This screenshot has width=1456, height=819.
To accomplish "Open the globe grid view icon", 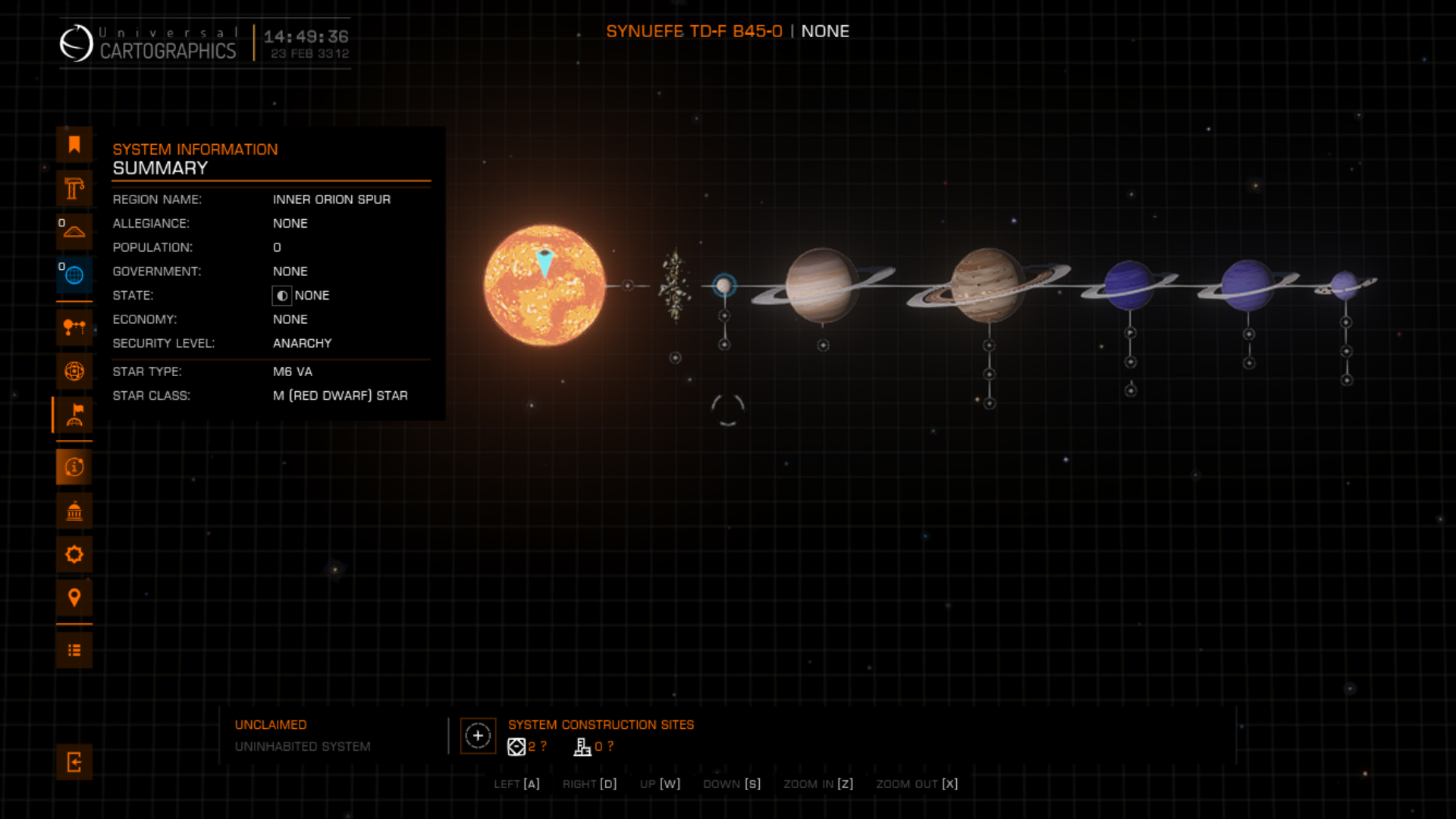I will (74, 371).
